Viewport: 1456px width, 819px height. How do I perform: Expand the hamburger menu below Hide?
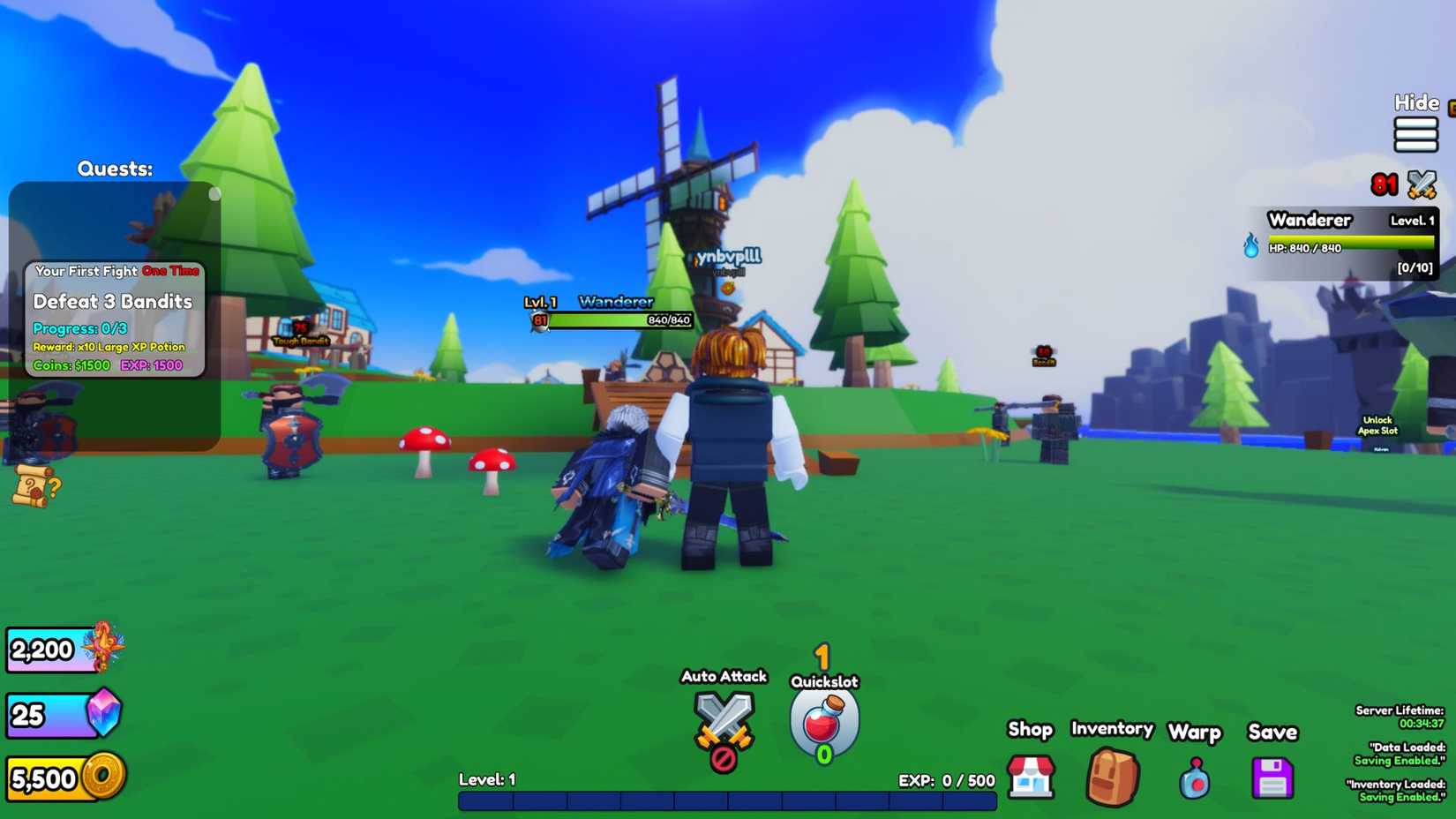click(1415, 135)
